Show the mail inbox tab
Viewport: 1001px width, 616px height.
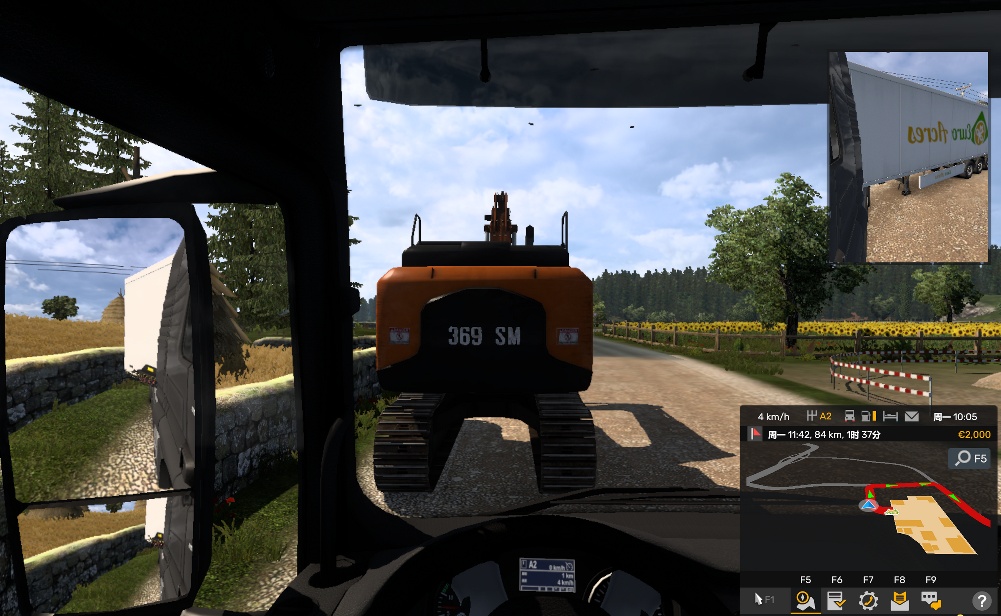click(x=900, y=600)
